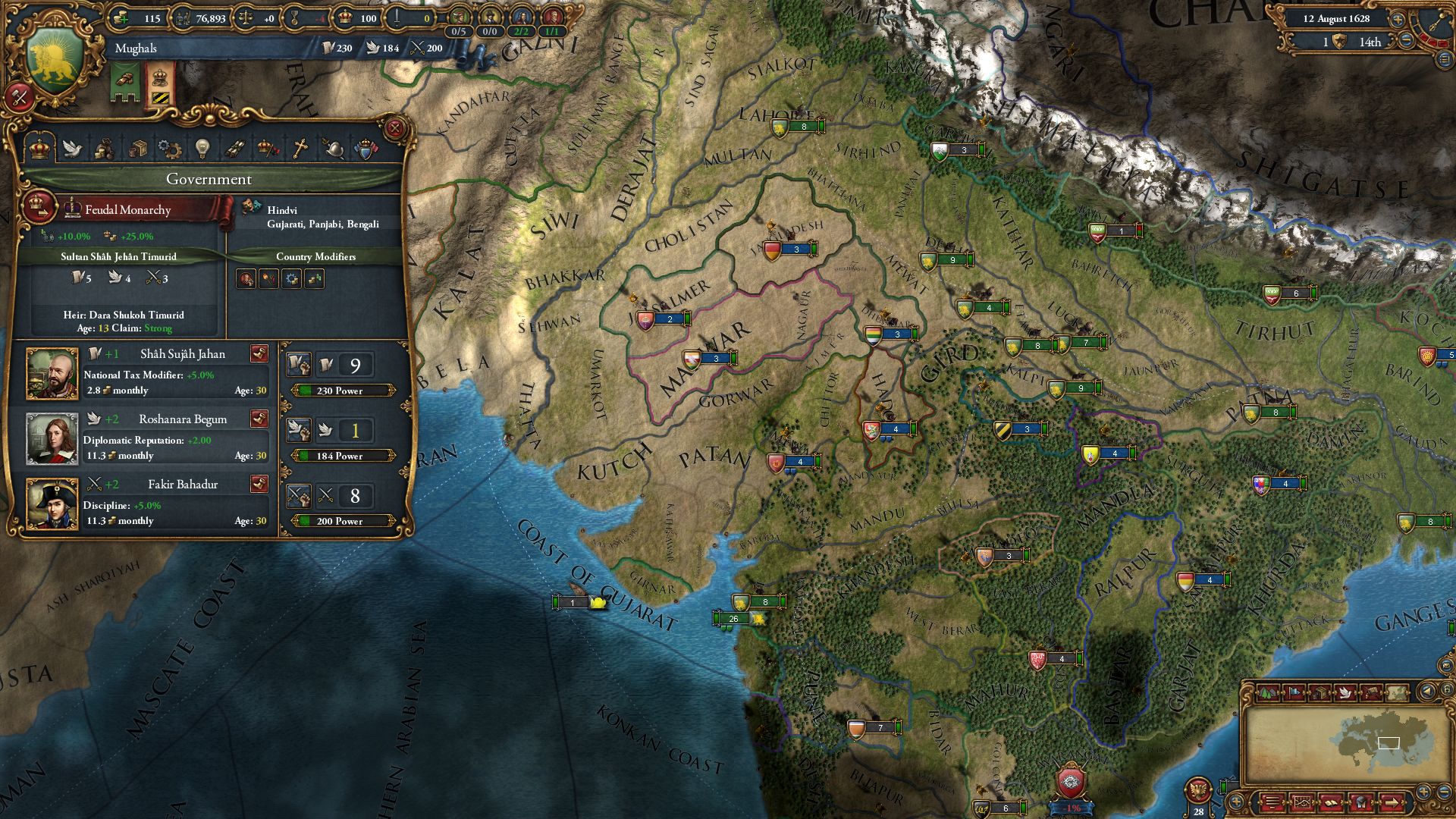
Task: Select the religious map mode dove button
Action: [x=1346, y=692]
